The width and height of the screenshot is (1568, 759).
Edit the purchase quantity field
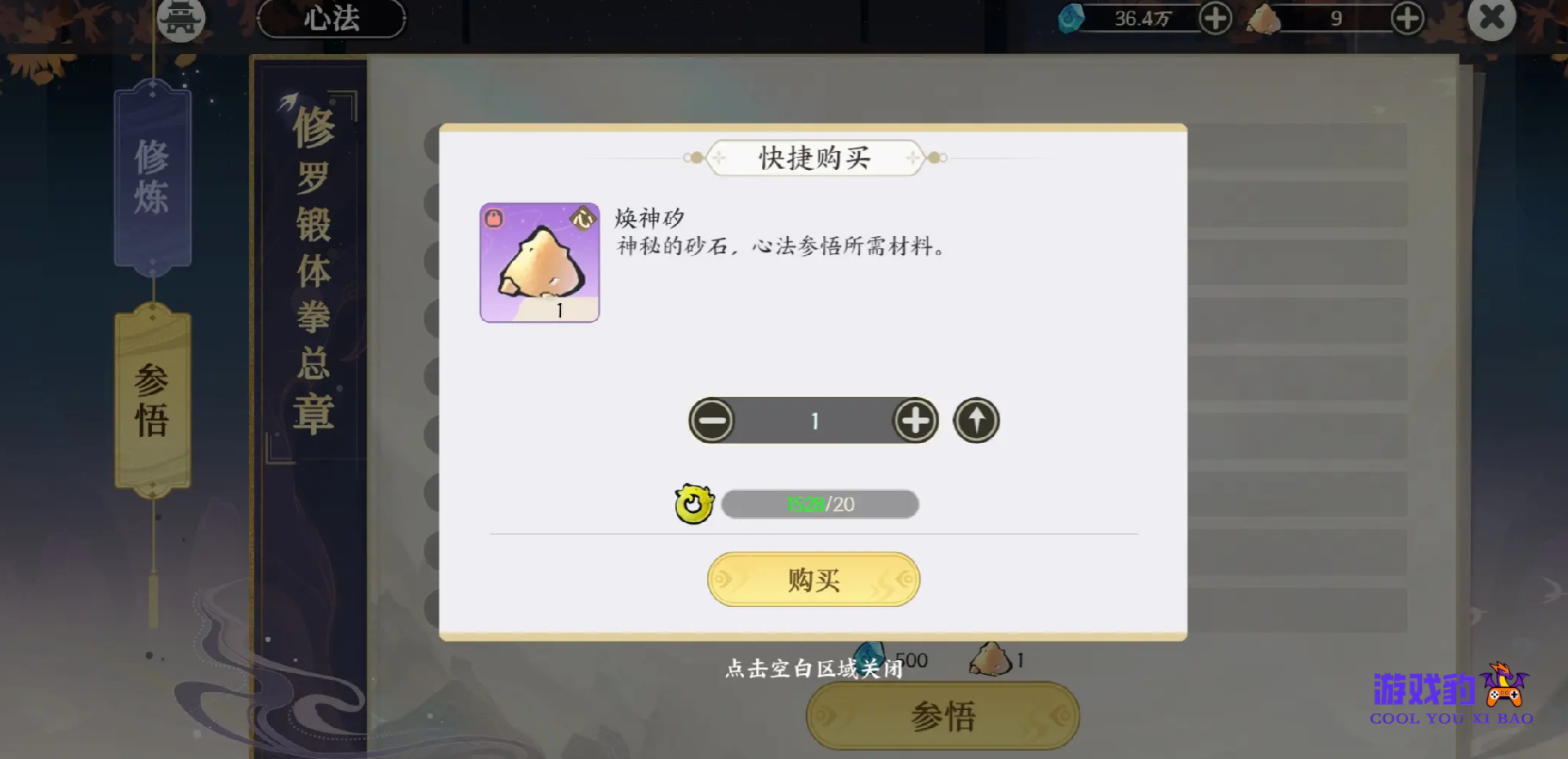[x=813, y=421]
